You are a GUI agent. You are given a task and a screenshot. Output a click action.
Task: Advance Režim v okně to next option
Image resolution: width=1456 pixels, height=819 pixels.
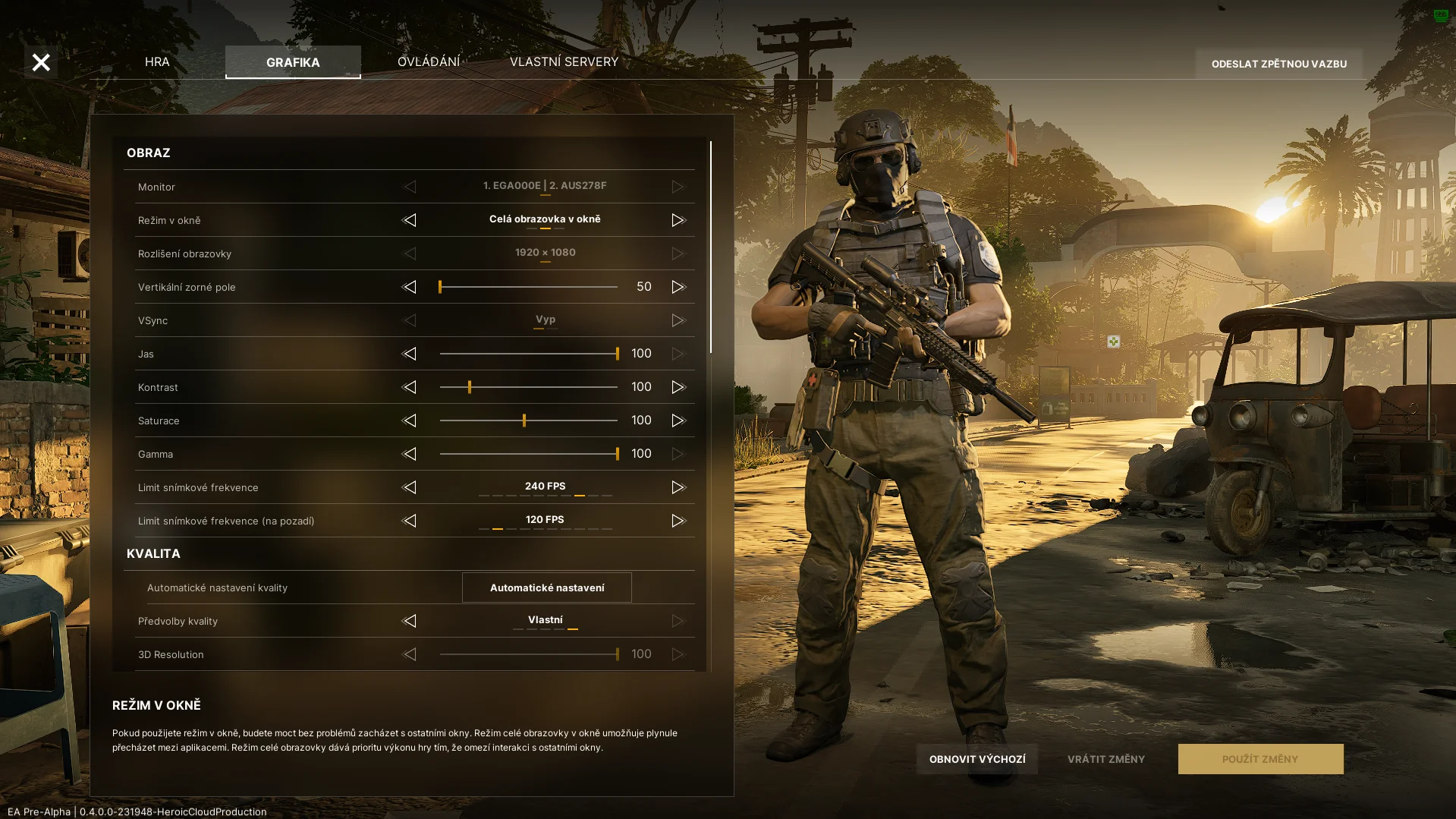tap(678, 220)
